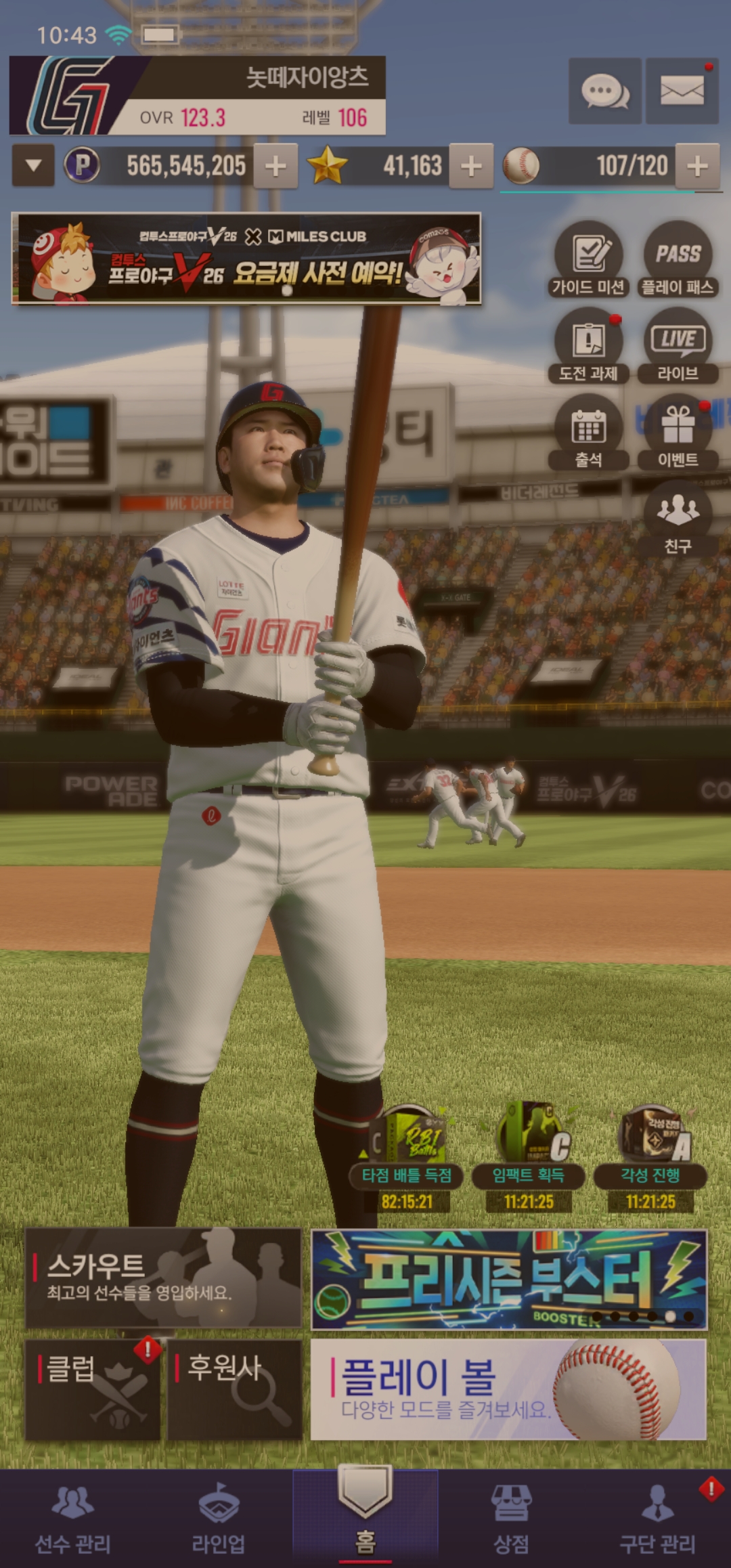The image size is (731, 1568).
Task: Open the 이벤트 gift box events
Action: (678, 433)
